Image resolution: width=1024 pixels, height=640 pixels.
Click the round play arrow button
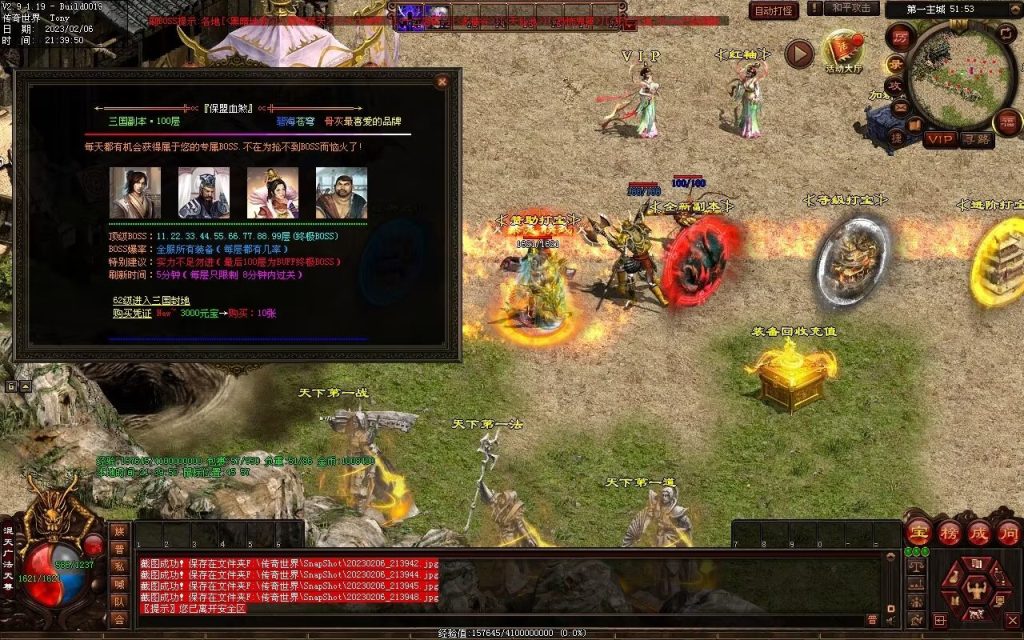pos(798,53)
